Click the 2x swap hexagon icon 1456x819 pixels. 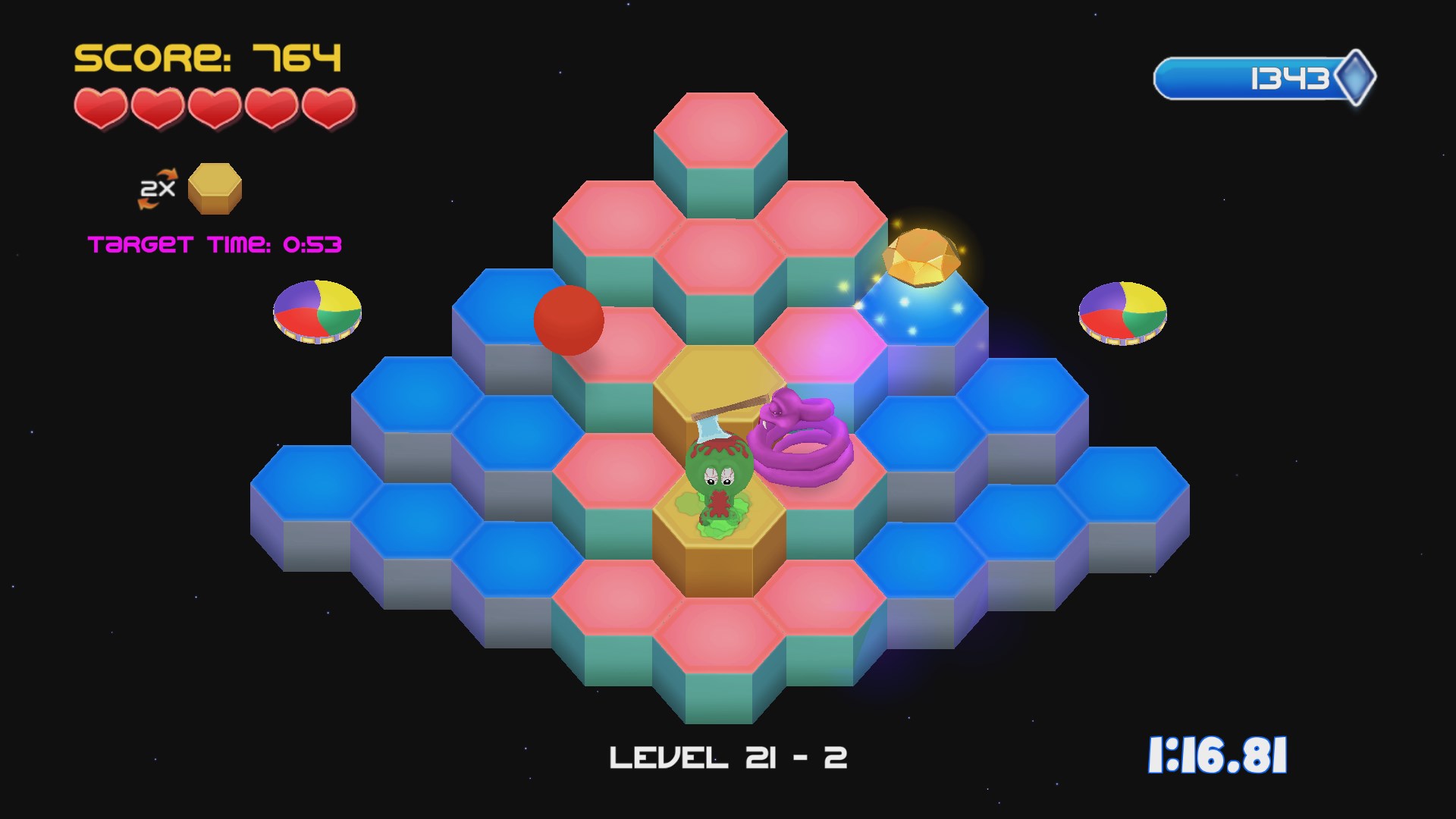[x=215, y=189]
